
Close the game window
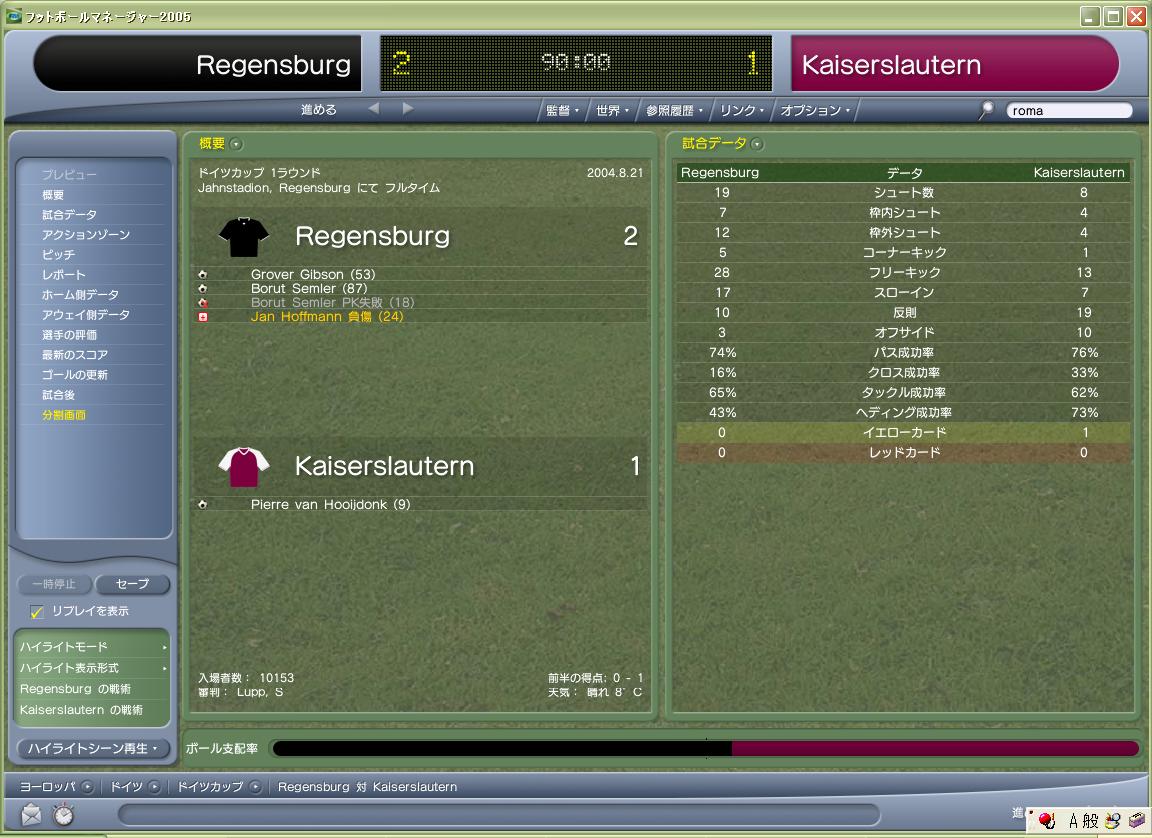tap(1136, 17)
